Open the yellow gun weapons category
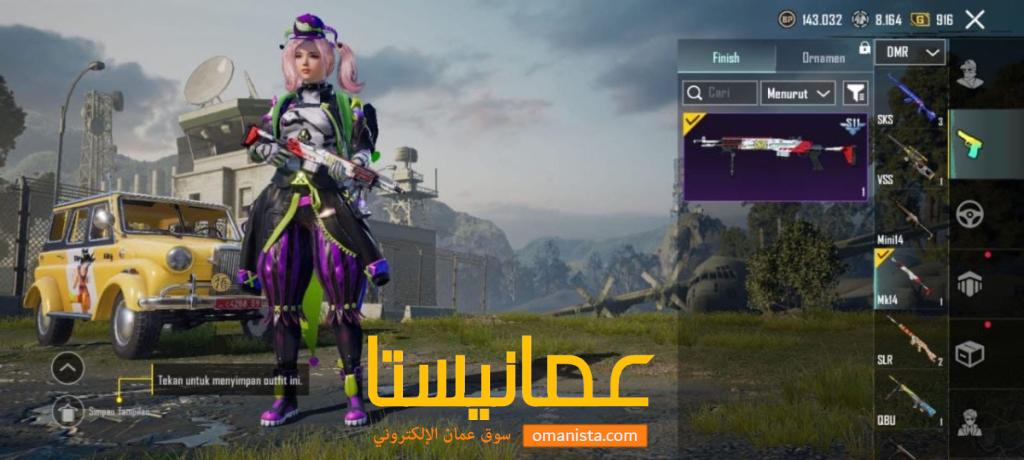1024x460 pixels. 968,144
